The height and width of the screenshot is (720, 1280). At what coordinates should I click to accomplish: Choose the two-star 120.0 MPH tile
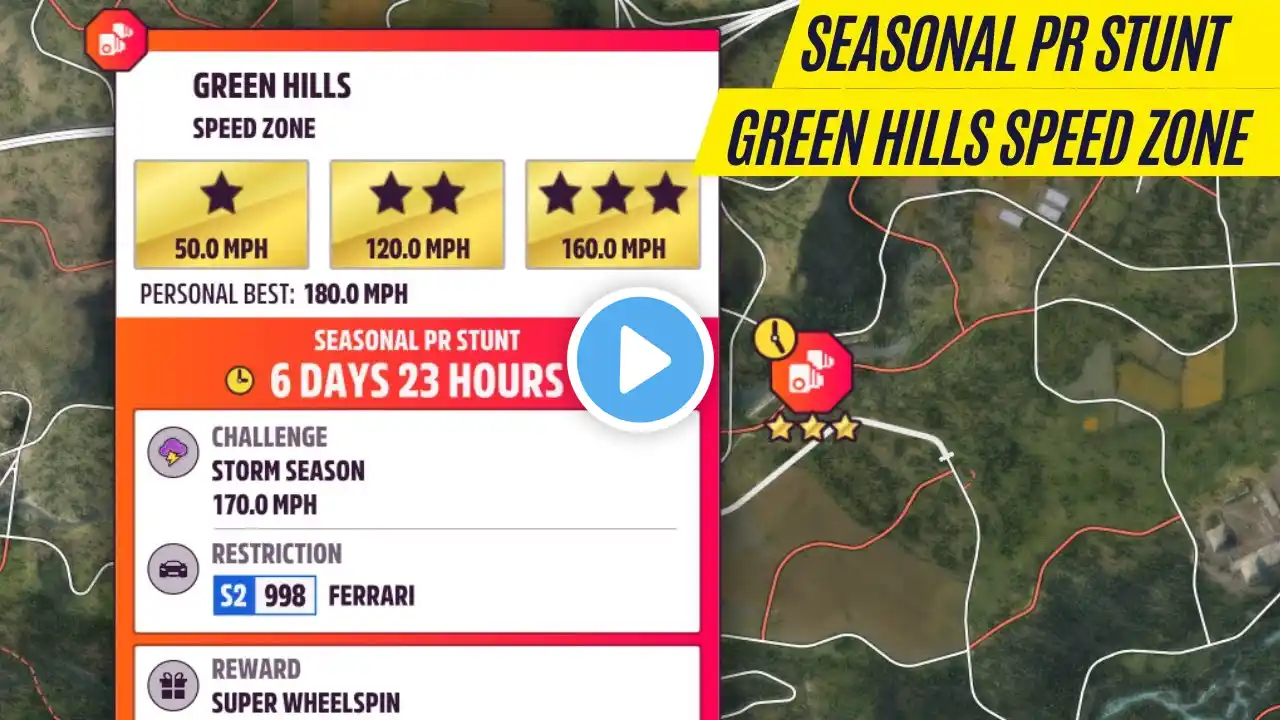417,214
